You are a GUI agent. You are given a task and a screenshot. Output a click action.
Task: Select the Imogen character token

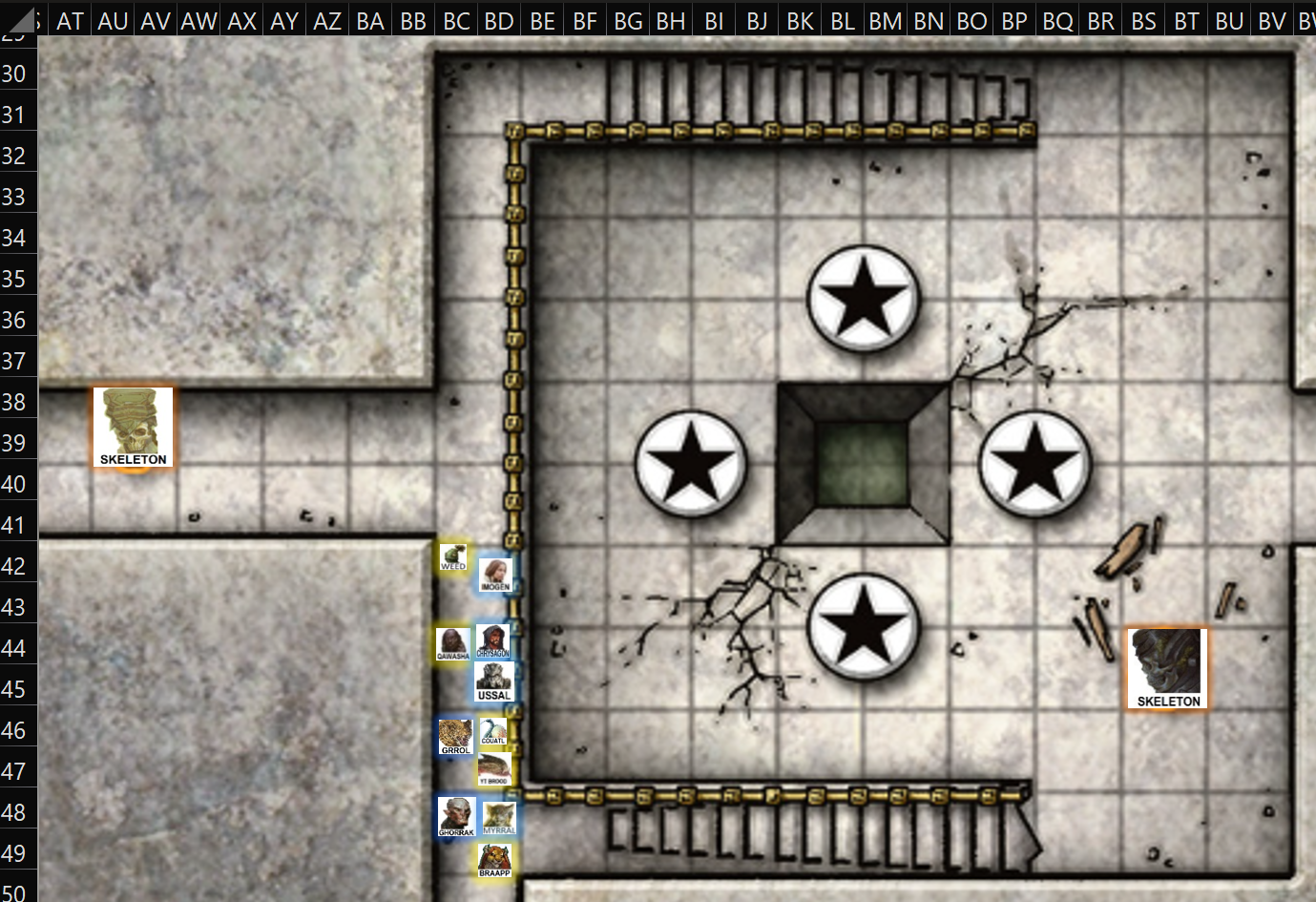coord(495,575)
